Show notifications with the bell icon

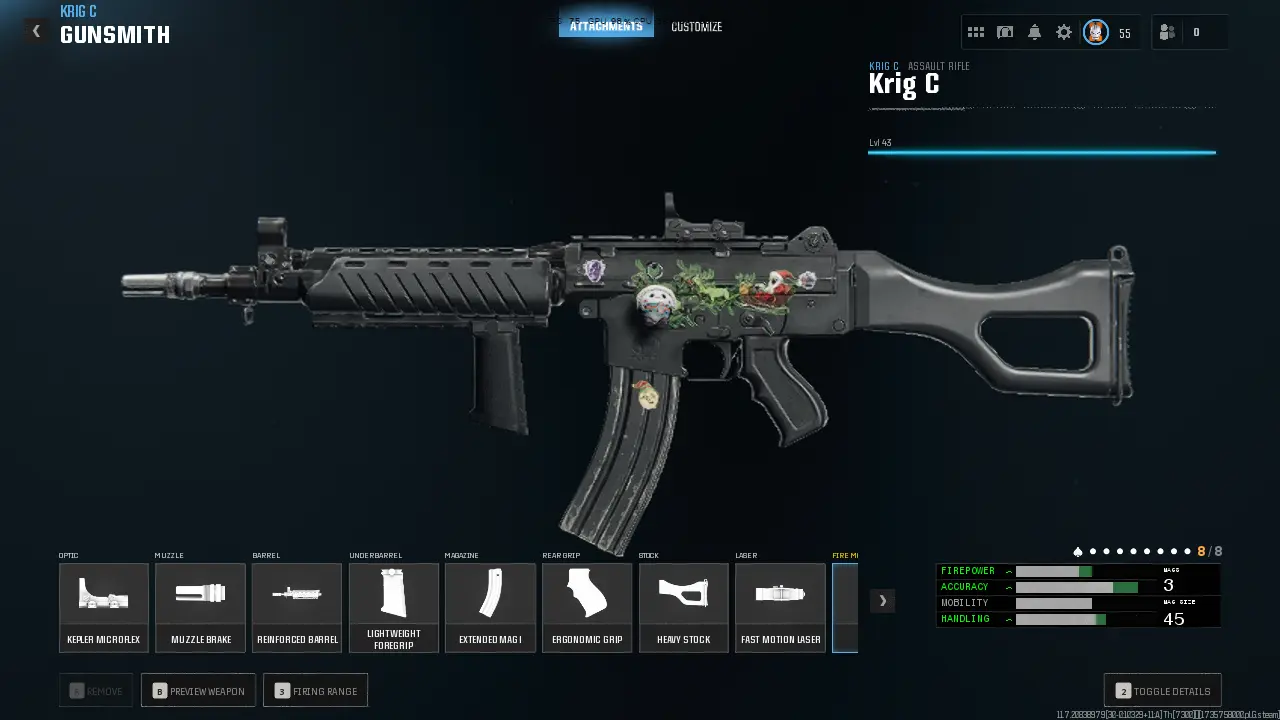pyautogui.click(x=1034, y=33)
